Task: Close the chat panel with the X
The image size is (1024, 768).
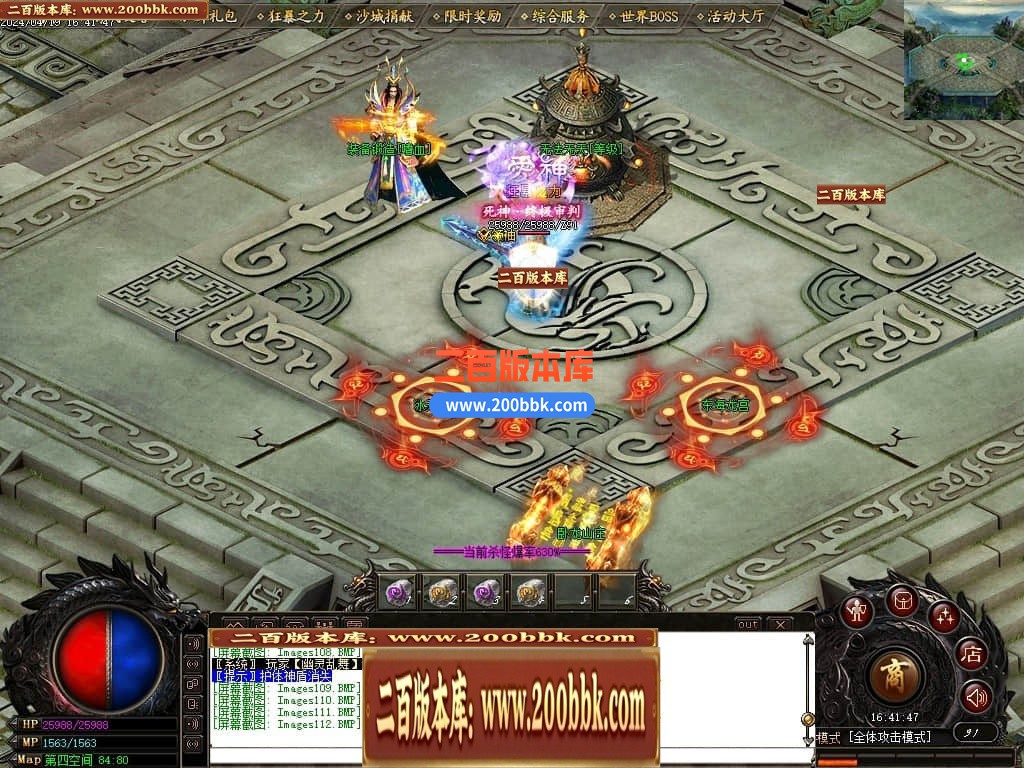Action: (778, 624)
